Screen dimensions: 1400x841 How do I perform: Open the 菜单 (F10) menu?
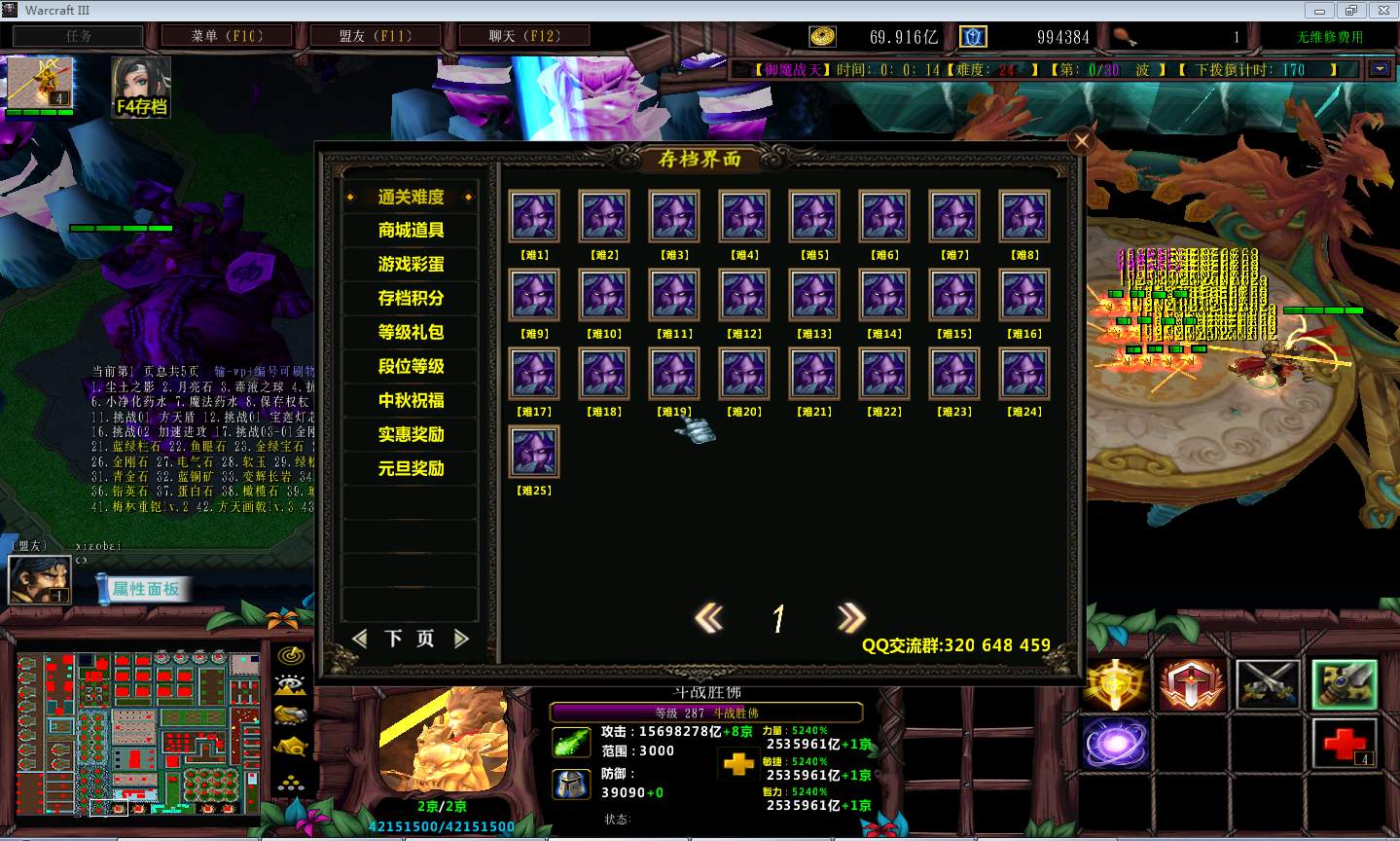tap(227, 36)
